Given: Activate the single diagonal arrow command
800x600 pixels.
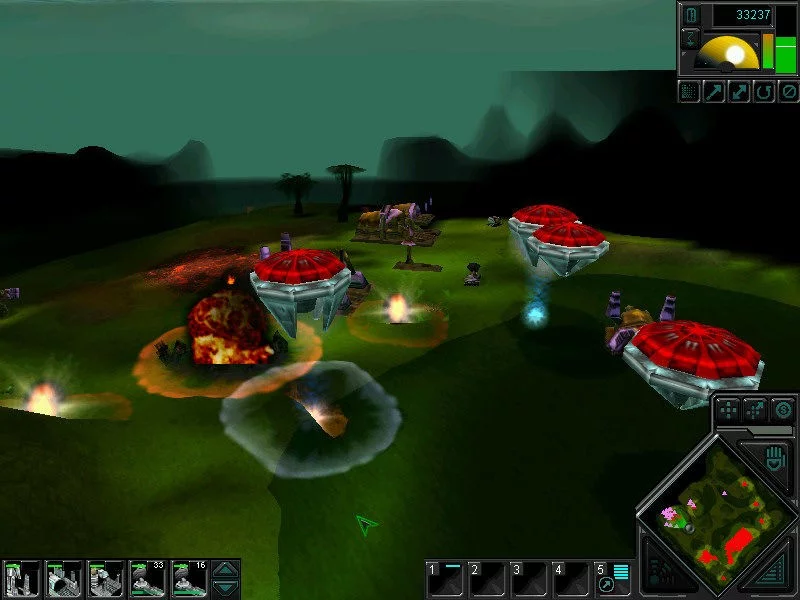Looking at the screenshot, I should pyautogui.click(x=714, y=92).
